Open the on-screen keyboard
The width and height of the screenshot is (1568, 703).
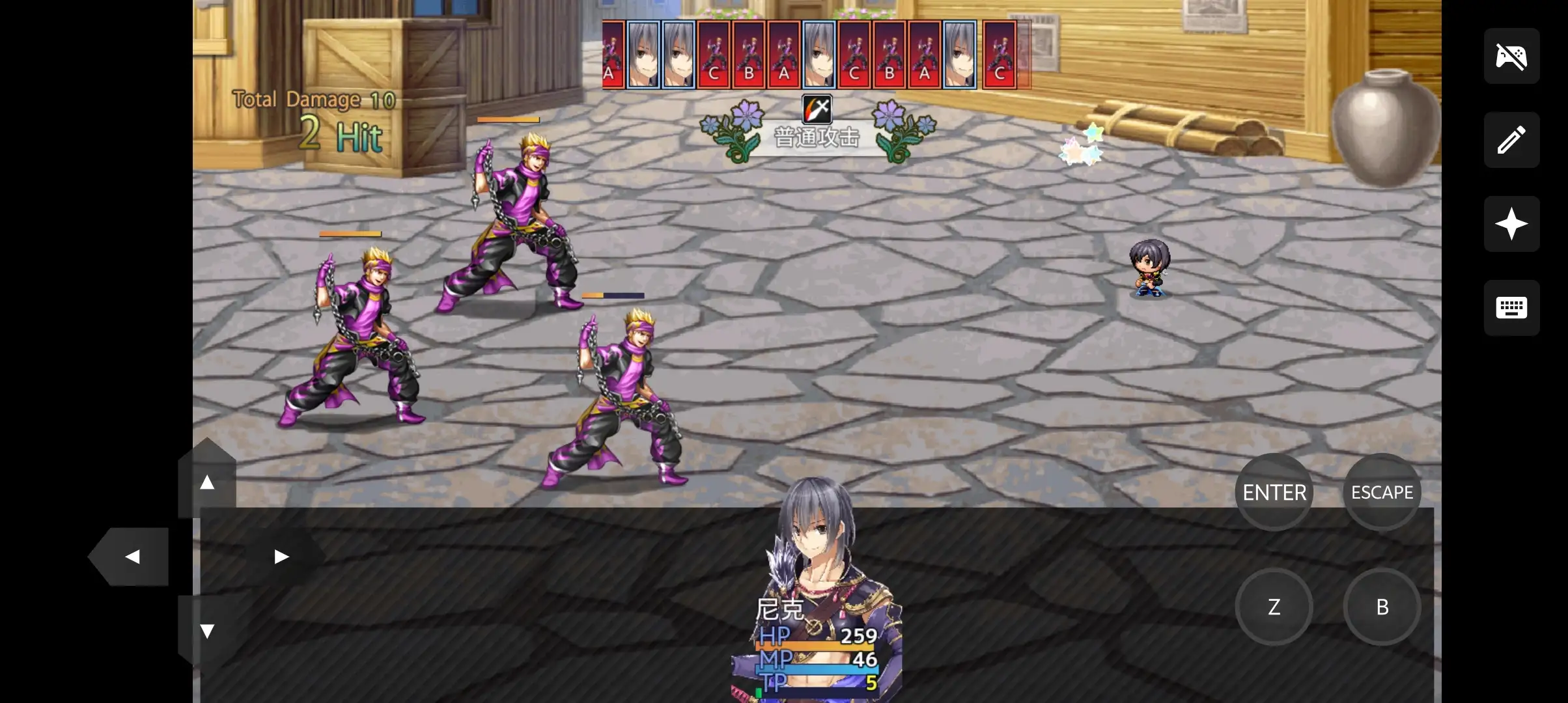click(1511, 308)
